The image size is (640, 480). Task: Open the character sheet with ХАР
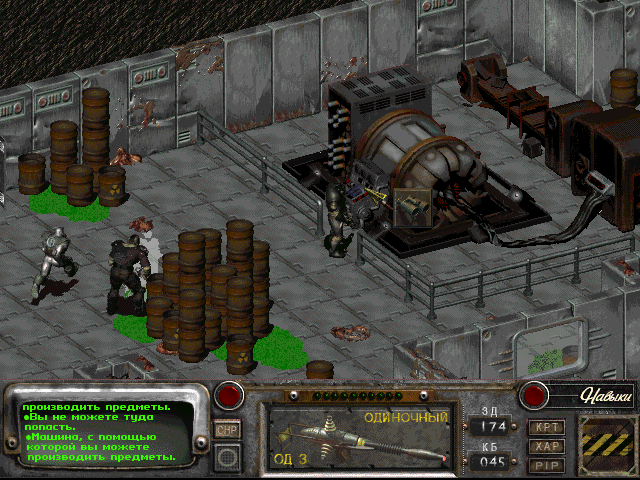point(547,446)
